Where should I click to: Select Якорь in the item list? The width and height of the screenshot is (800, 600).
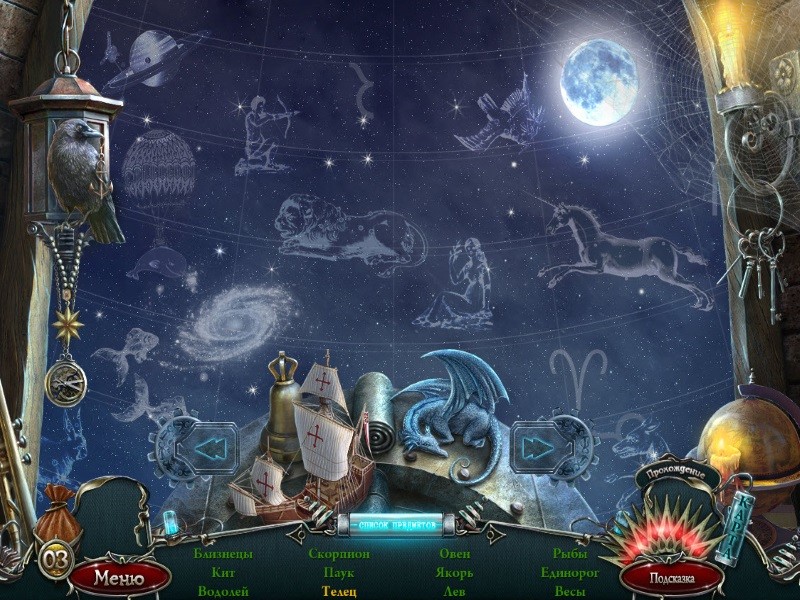click(454, 572)
